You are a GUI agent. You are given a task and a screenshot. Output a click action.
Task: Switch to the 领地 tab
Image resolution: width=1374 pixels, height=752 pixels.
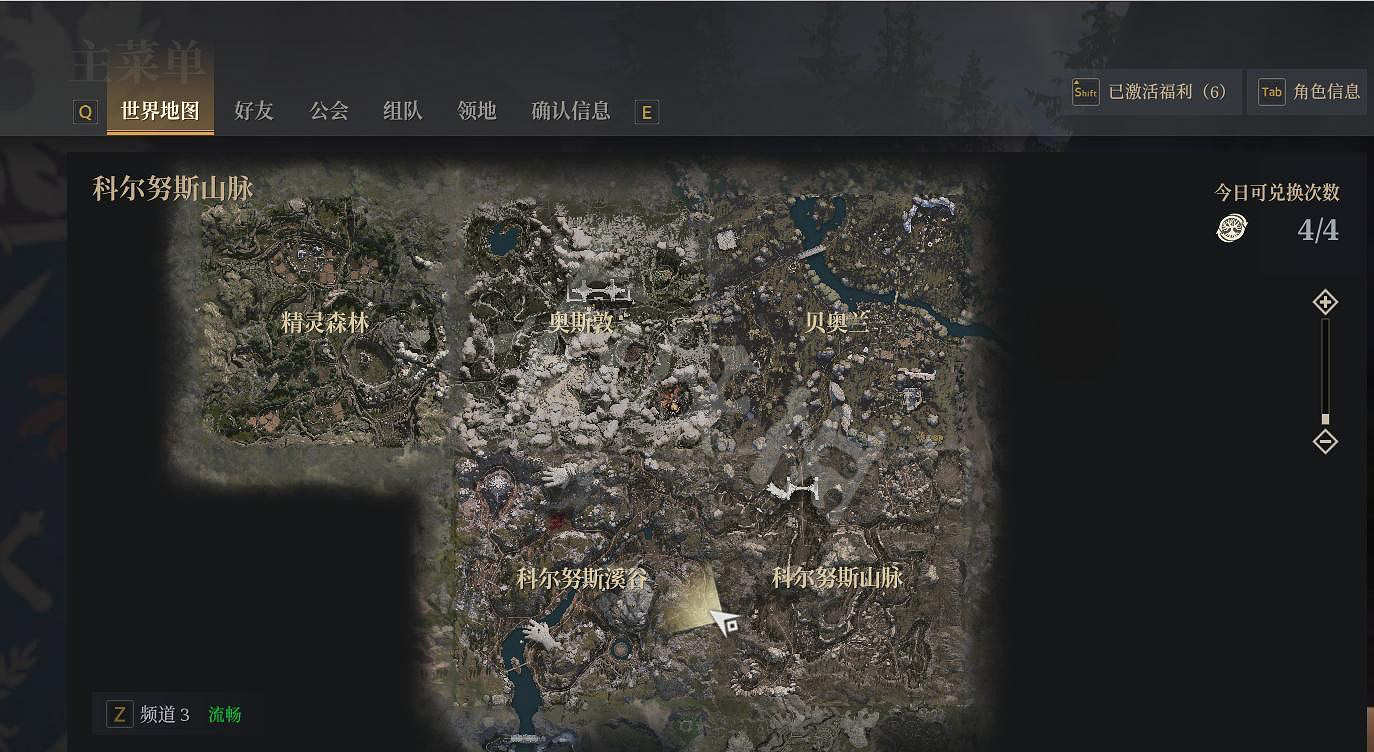(477, 111)
